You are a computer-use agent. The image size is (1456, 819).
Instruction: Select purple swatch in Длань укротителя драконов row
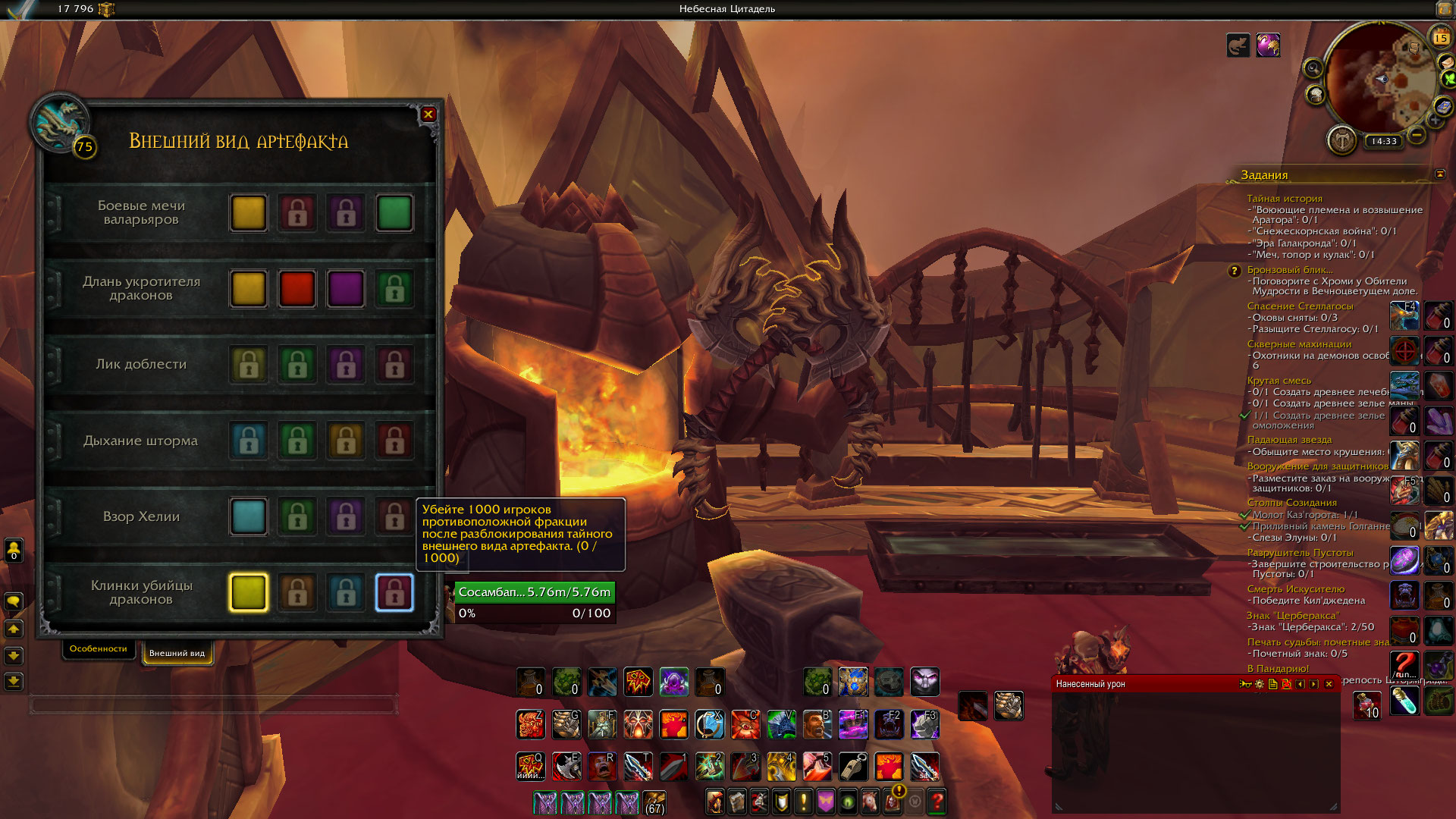coord(346,289)
